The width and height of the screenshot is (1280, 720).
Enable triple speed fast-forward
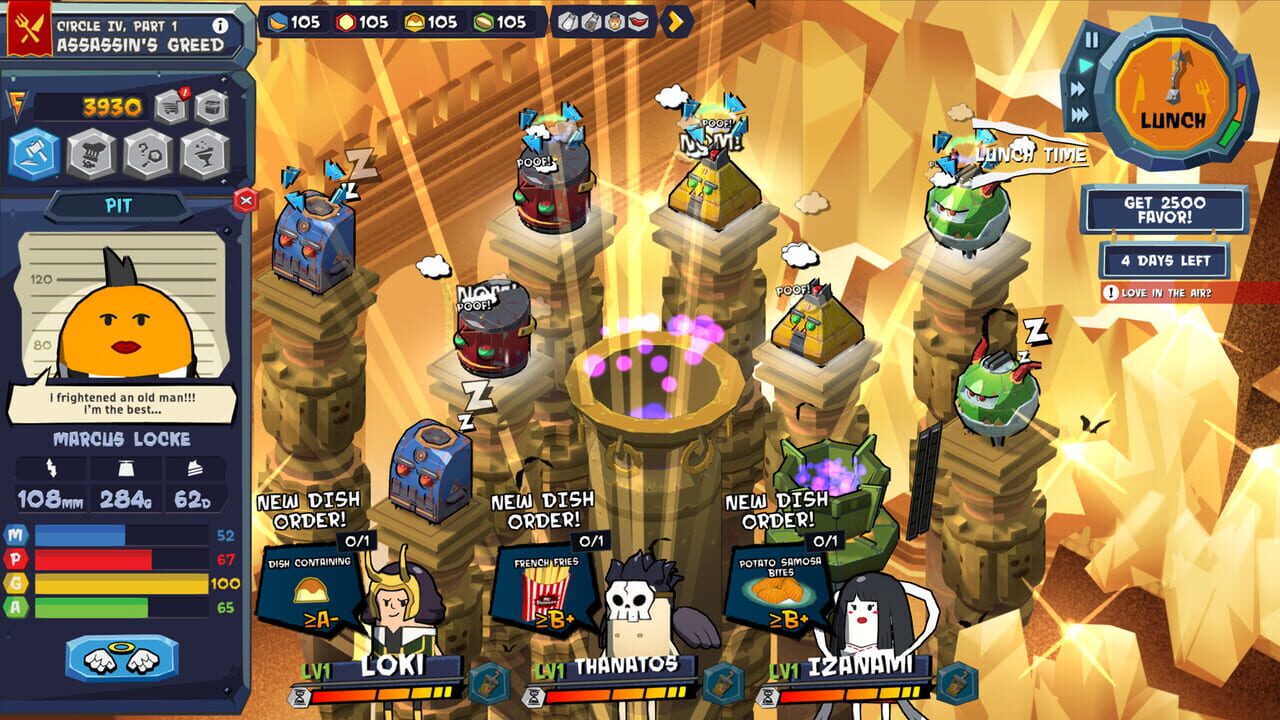pyautogui.click(x=1079, y=113)
